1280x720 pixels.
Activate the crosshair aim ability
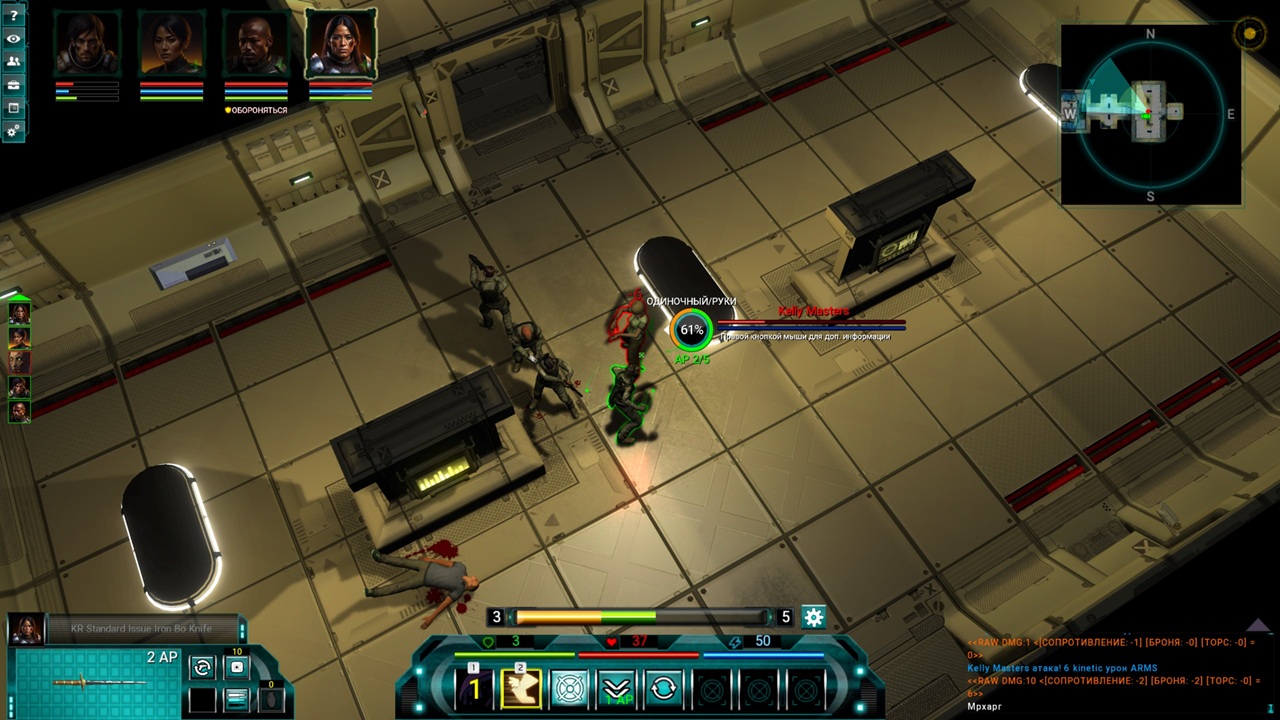569,688
